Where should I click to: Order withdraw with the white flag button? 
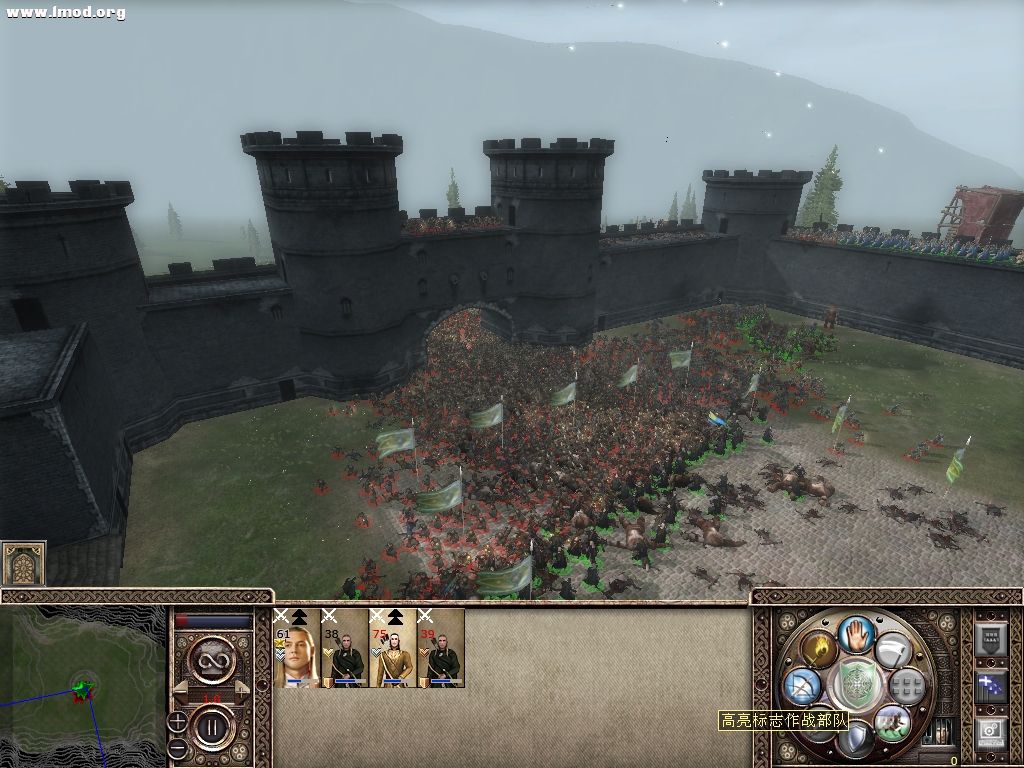891,651
